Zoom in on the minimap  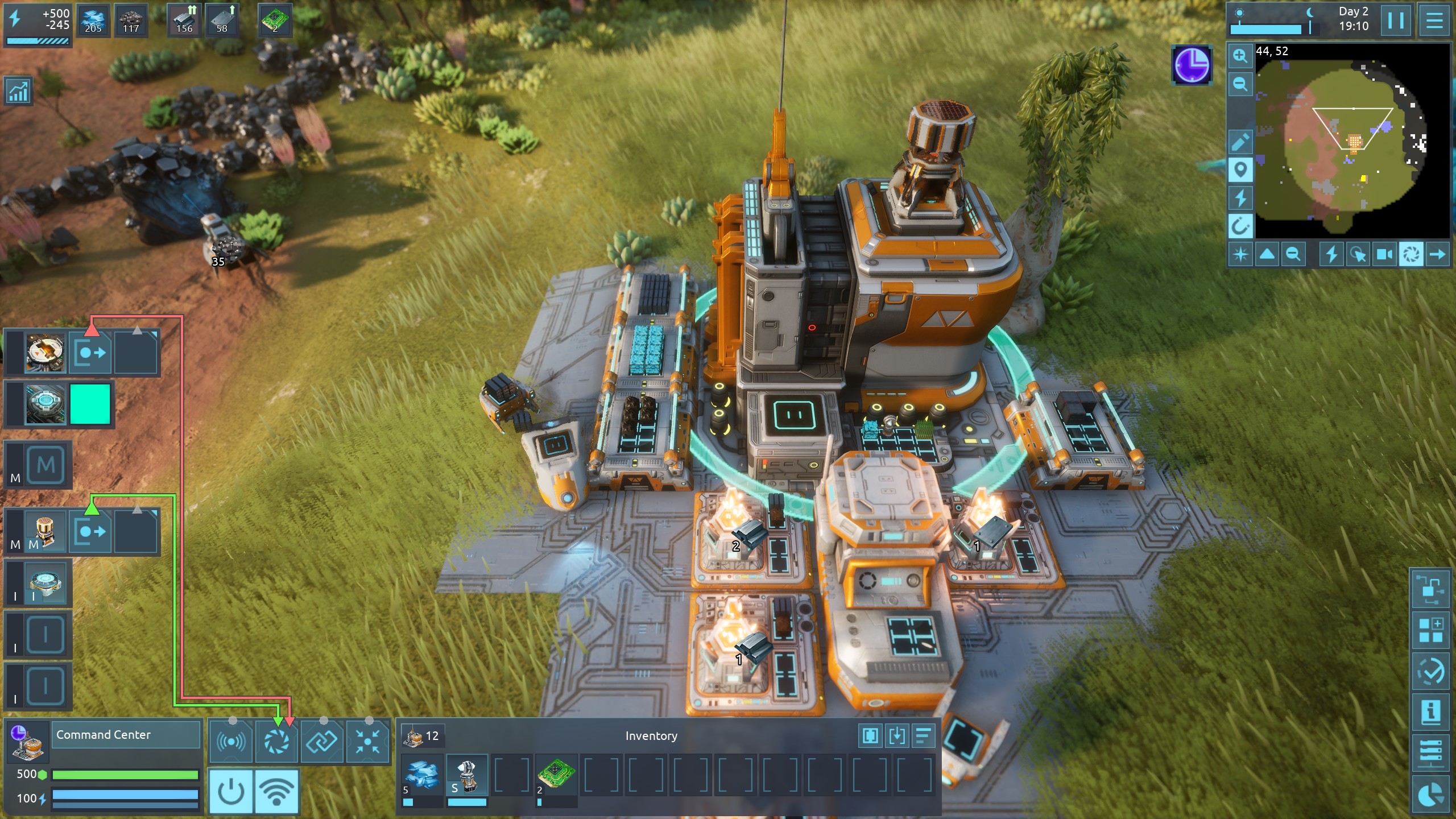pyautogui.click(x=1240, y=56)
